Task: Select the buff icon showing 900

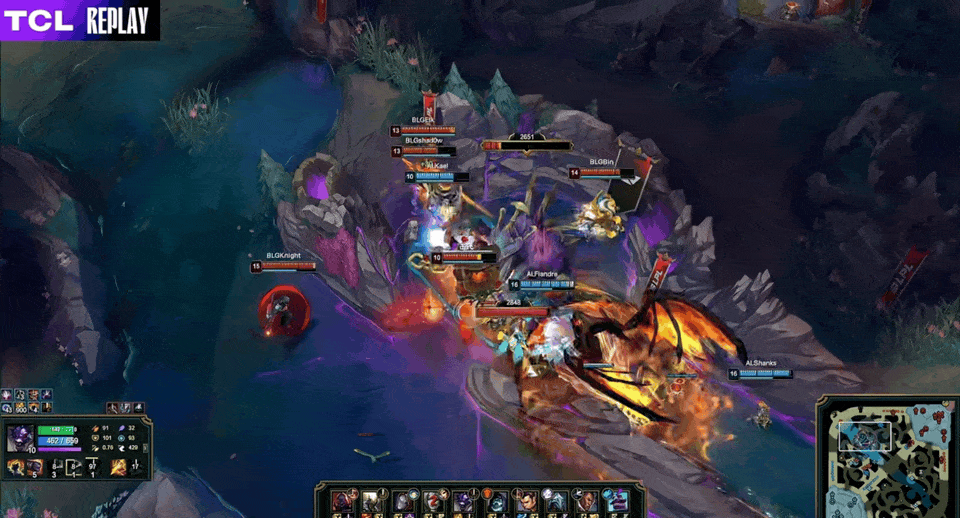Action: (20, 406)
